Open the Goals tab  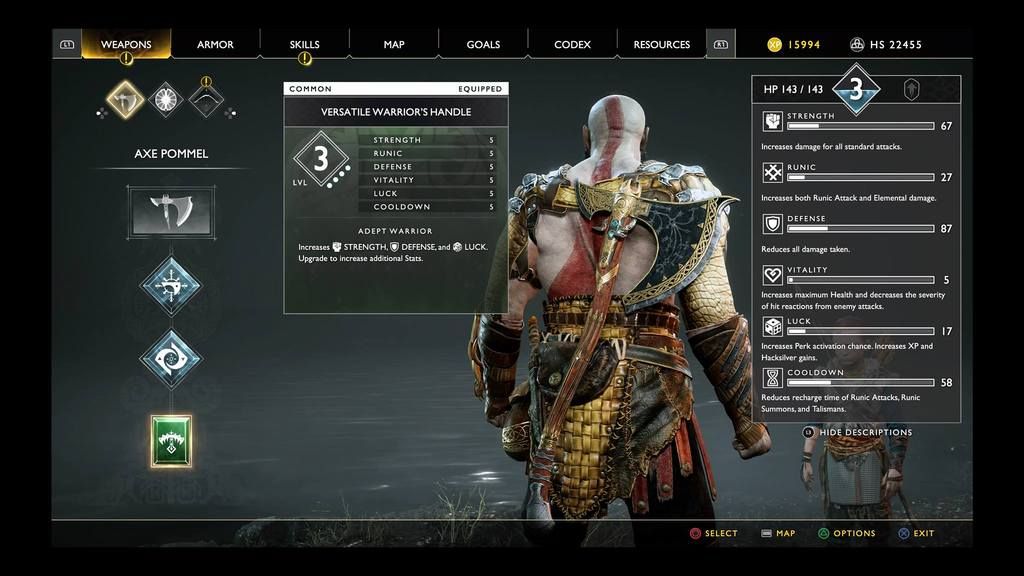pyautogui.click(x=483, y=45)
